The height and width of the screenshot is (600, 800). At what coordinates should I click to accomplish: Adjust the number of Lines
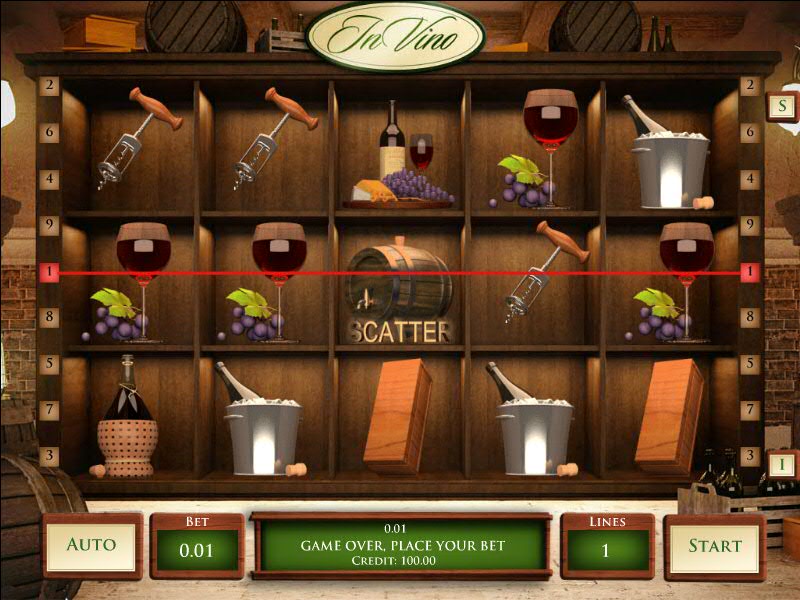(x=607, y=549)
